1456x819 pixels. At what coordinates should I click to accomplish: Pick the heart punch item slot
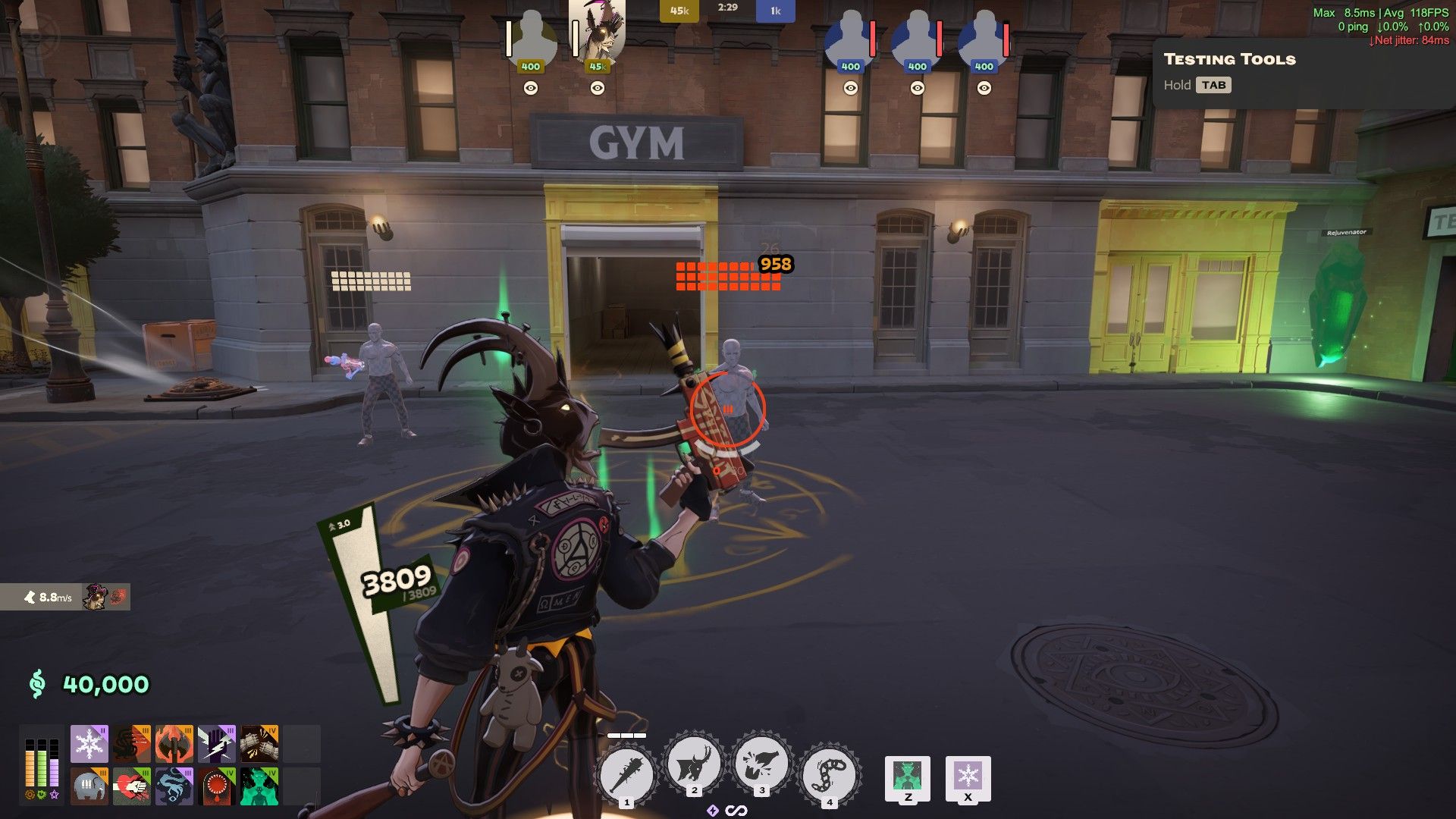click(x=132, y=786)
